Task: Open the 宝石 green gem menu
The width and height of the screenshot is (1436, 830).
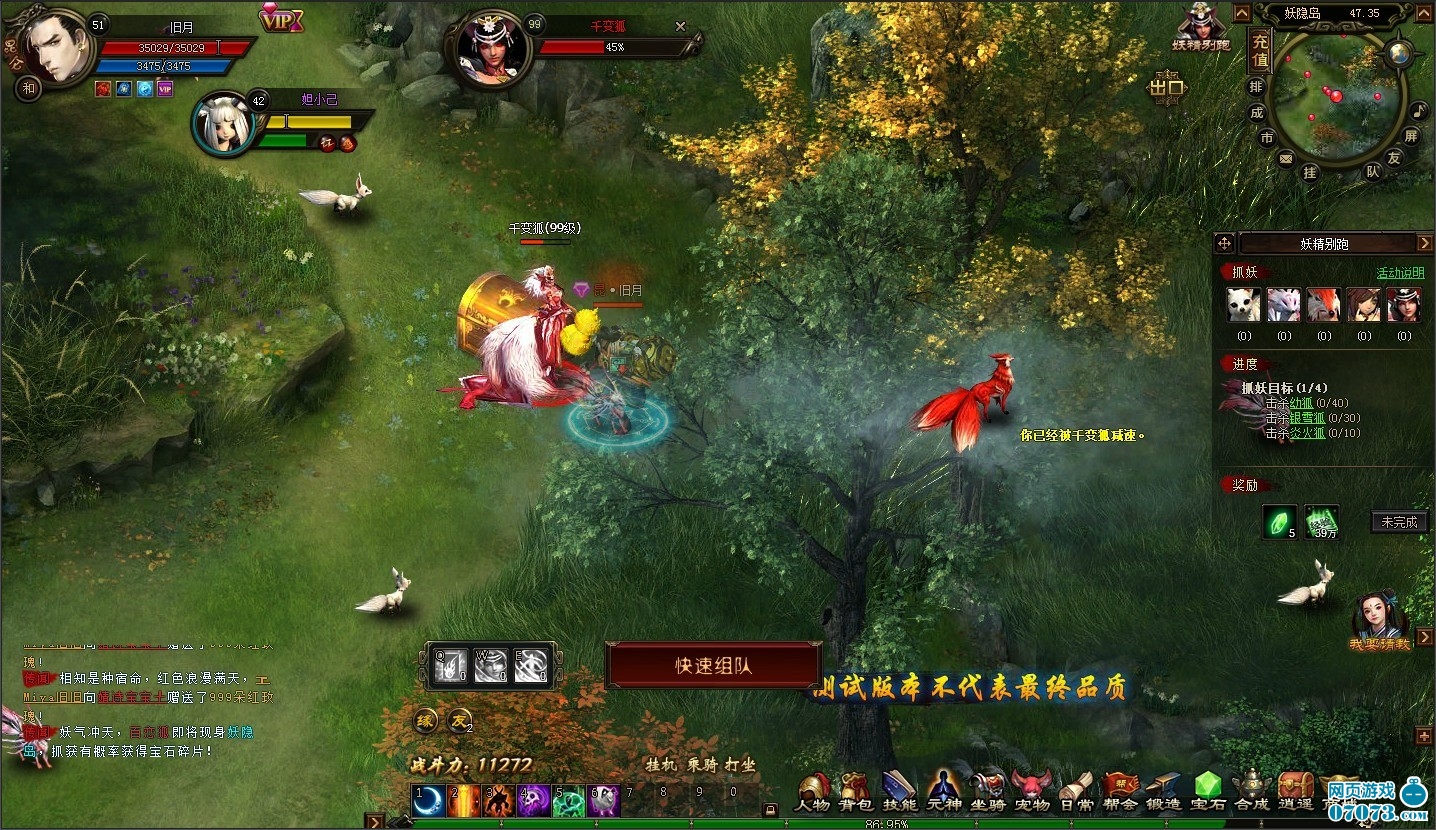Action: pos(1209,792)
